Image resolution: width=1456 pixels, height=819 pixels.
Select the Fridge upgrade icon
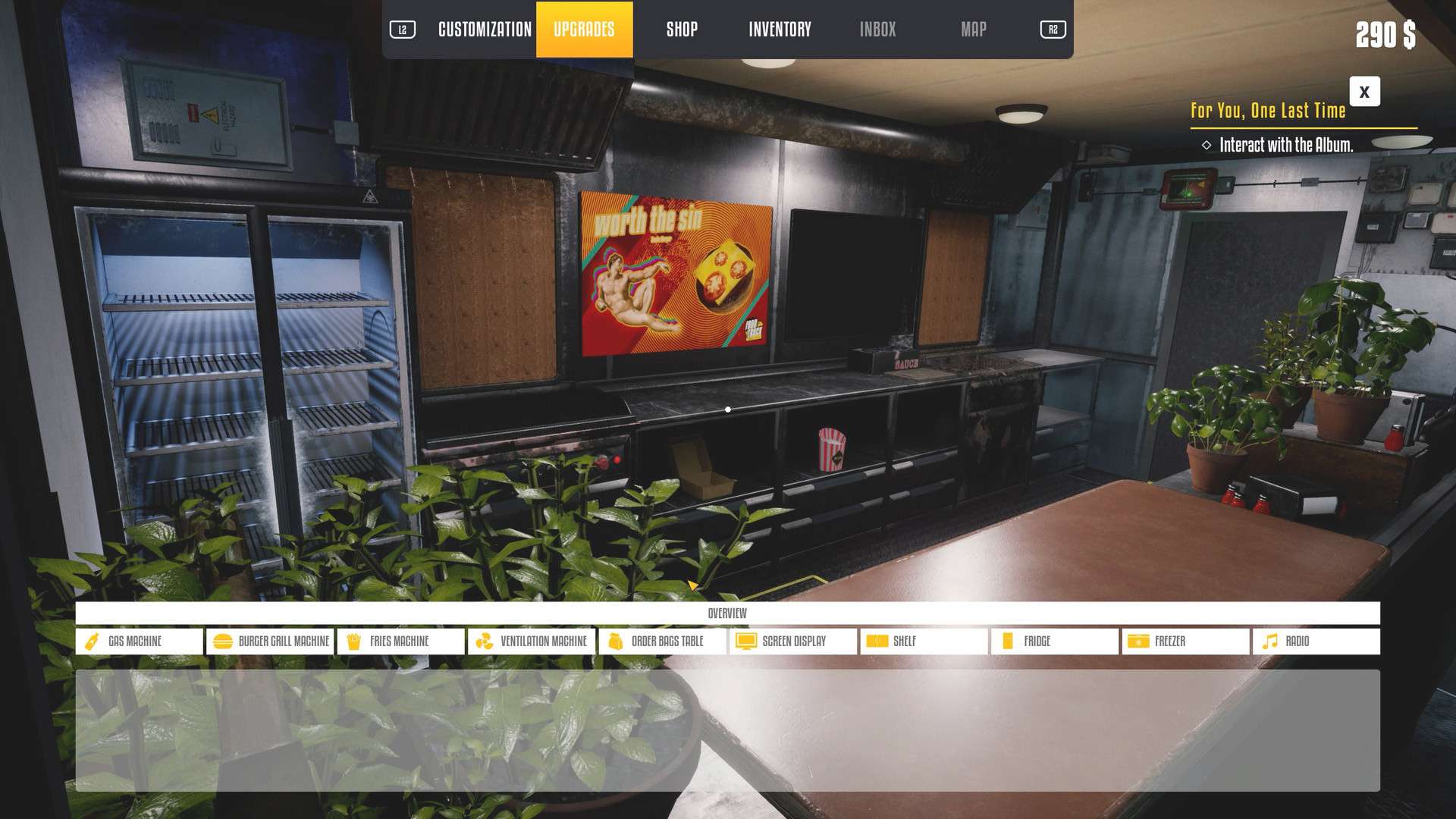click(x=1007, y=641)
